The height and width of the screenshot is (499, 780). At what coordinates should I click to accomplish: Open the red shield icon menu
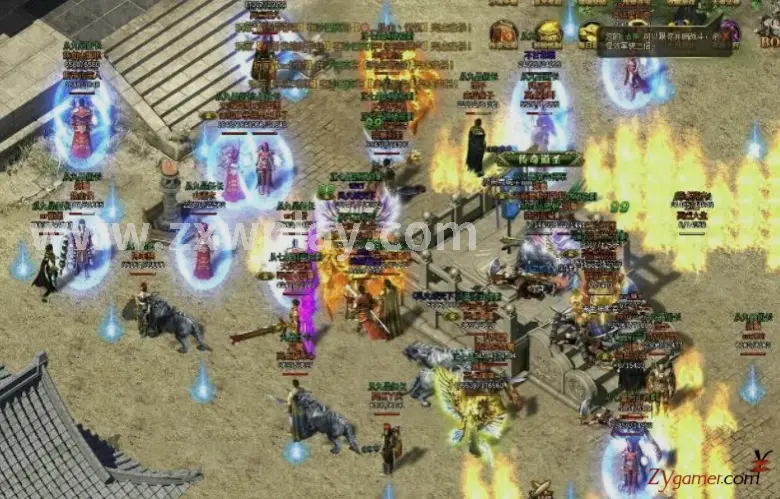pyautogui.click(x=503, y=33)
